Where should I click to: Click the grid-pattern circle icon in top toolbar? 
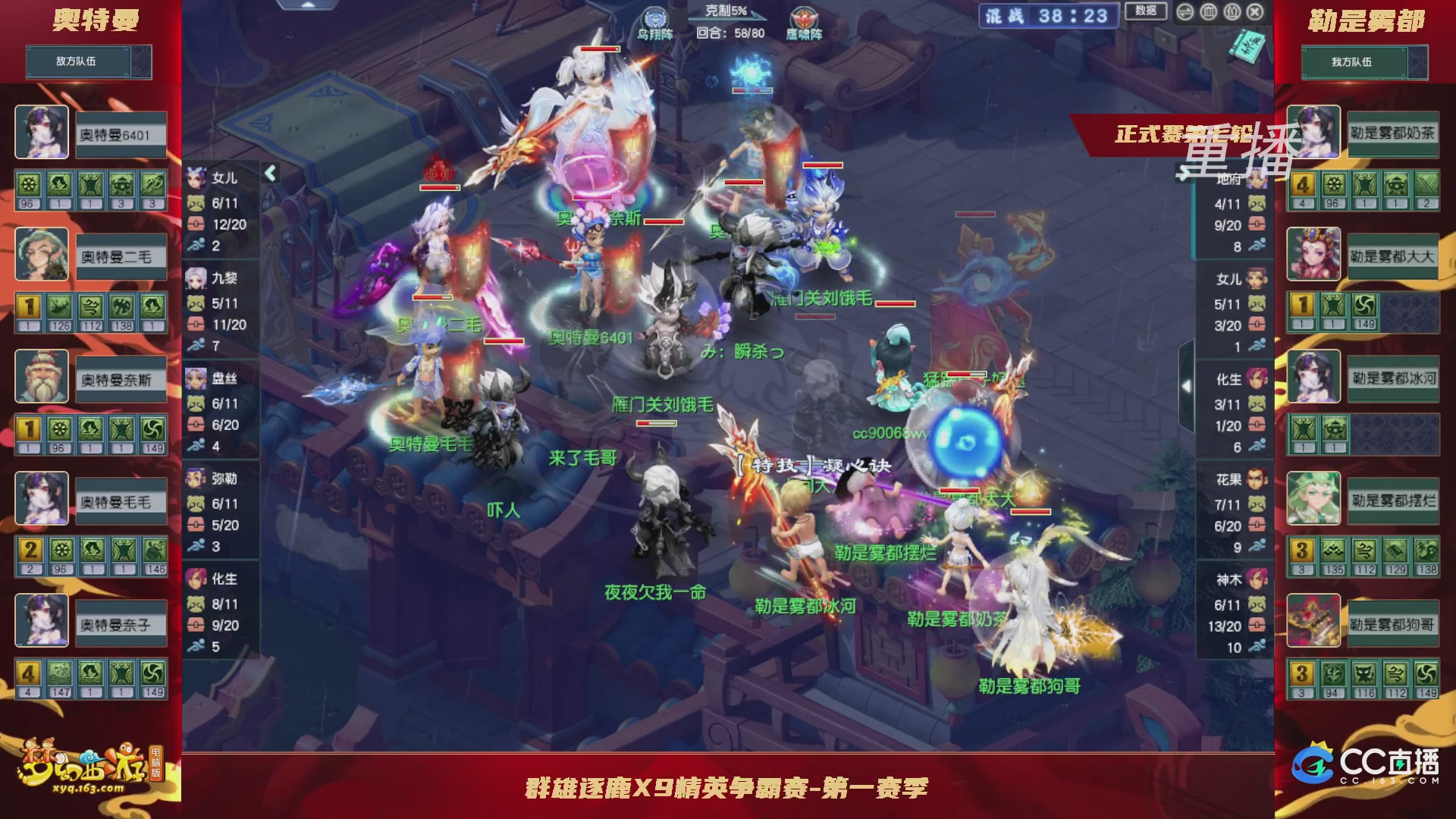1209,12
